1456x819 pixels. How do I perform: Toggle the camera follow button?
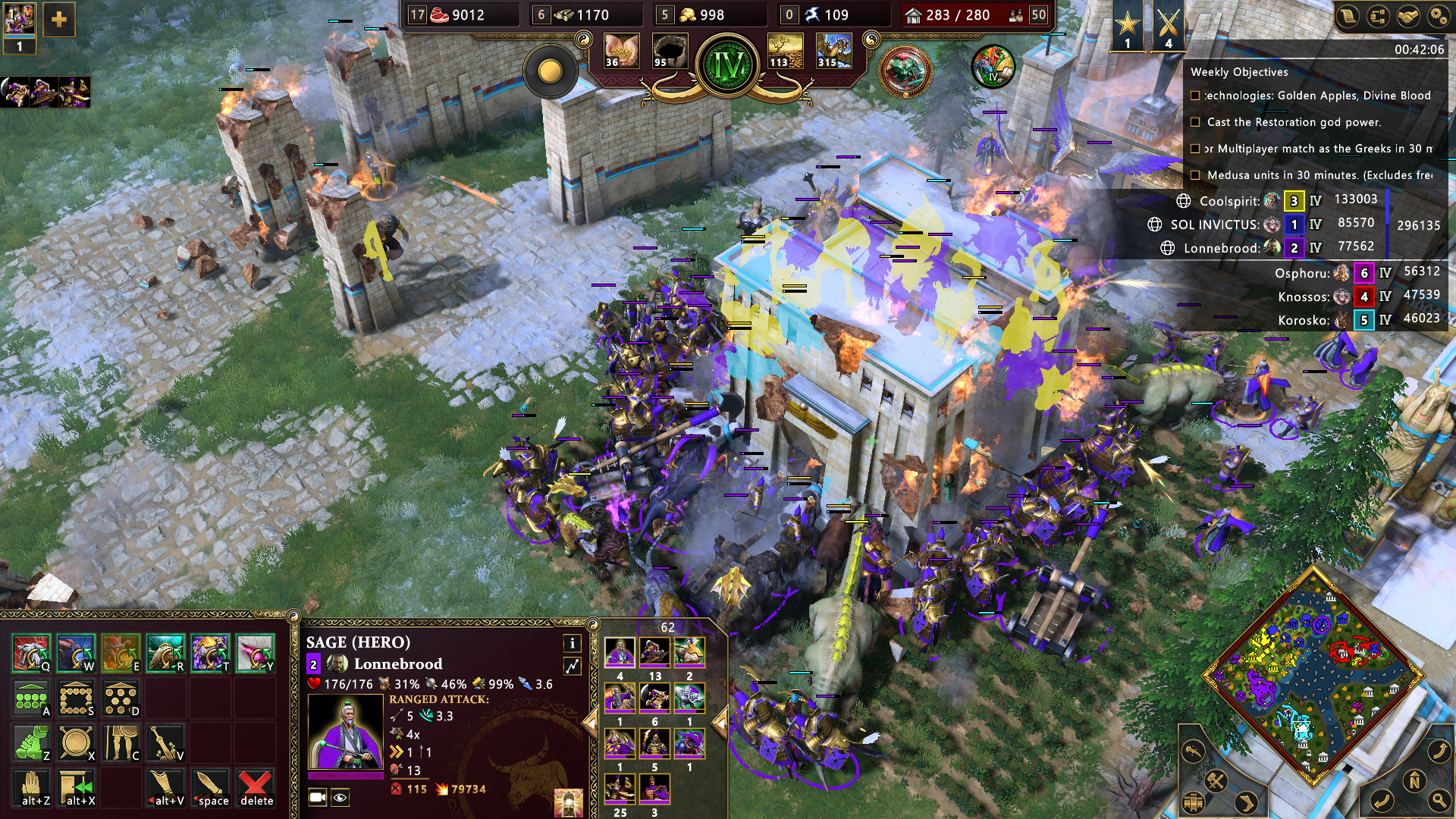[318, 797]
